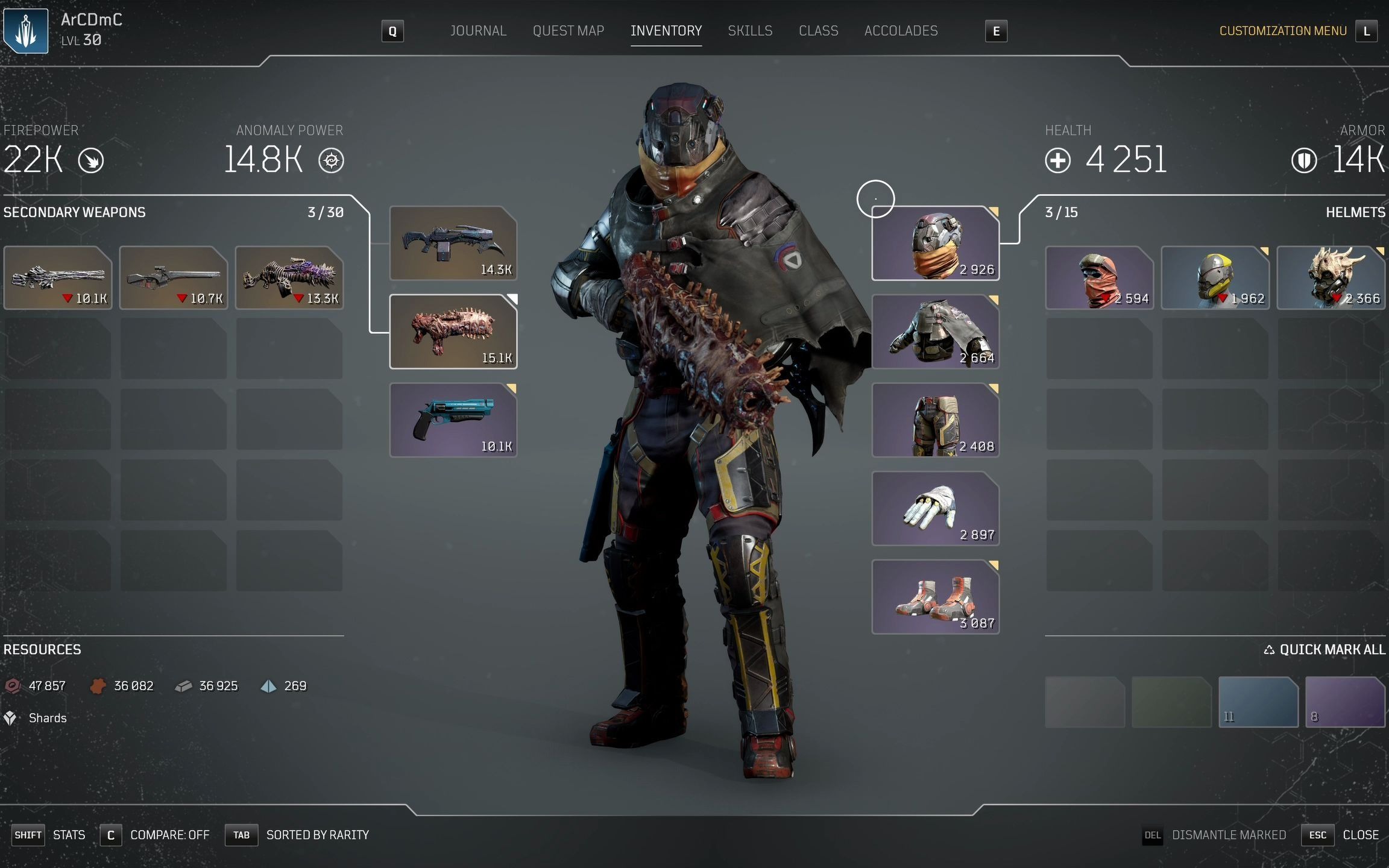Select the equipped 14.3K primary weapon slot

click(453, 243)
